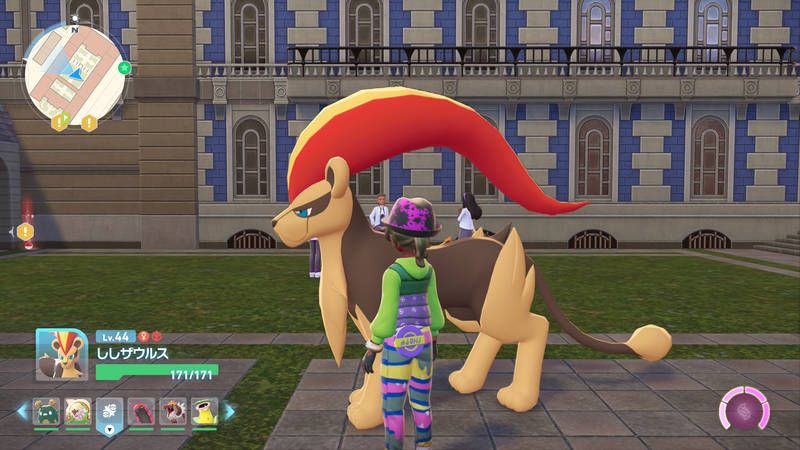The image size is (800, 450).
Task: Pick the red and black Scolipede slot
Action: click(141, 411)
